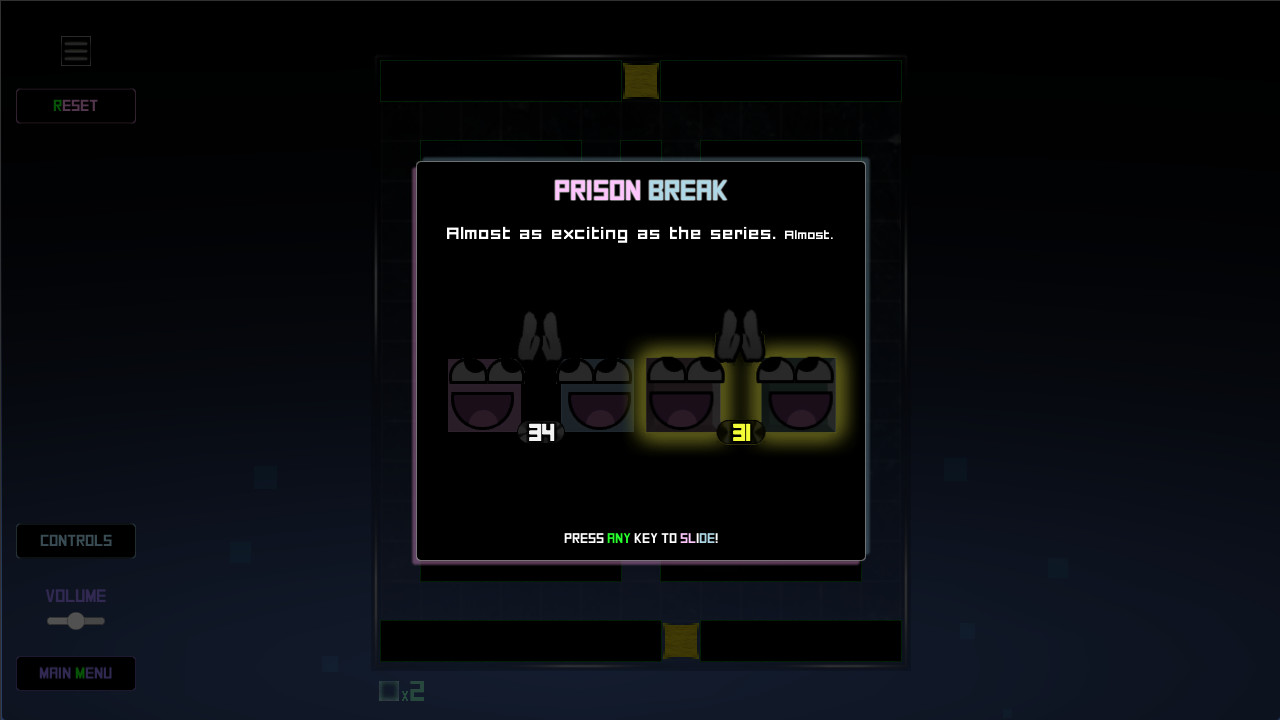1280x720 pixels.
Task: Open the CONTROLS panel
Action: [75, 540]
